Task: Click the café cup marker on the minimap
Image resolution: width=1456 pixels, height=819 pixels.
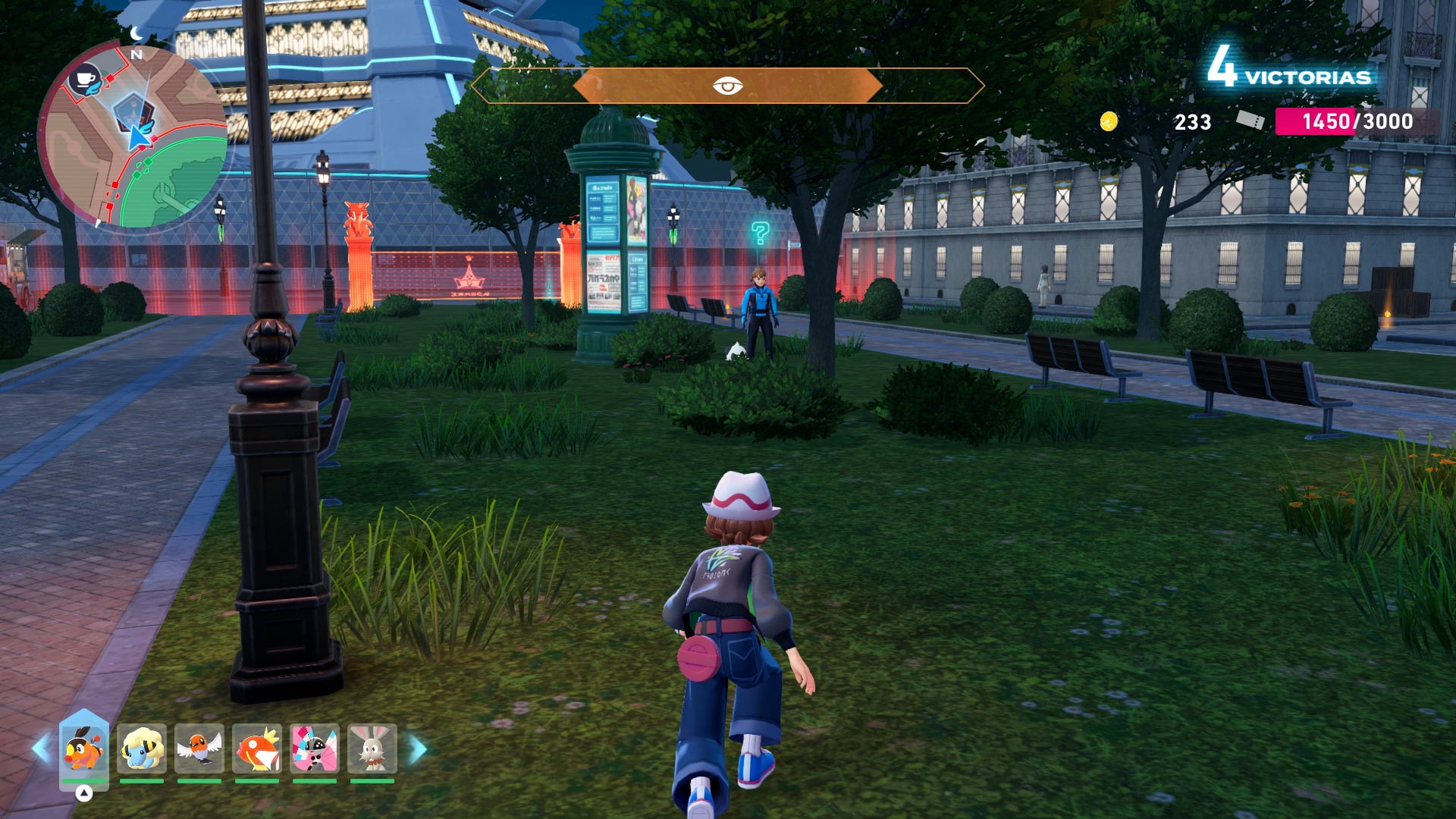Action: click(86, 80)
